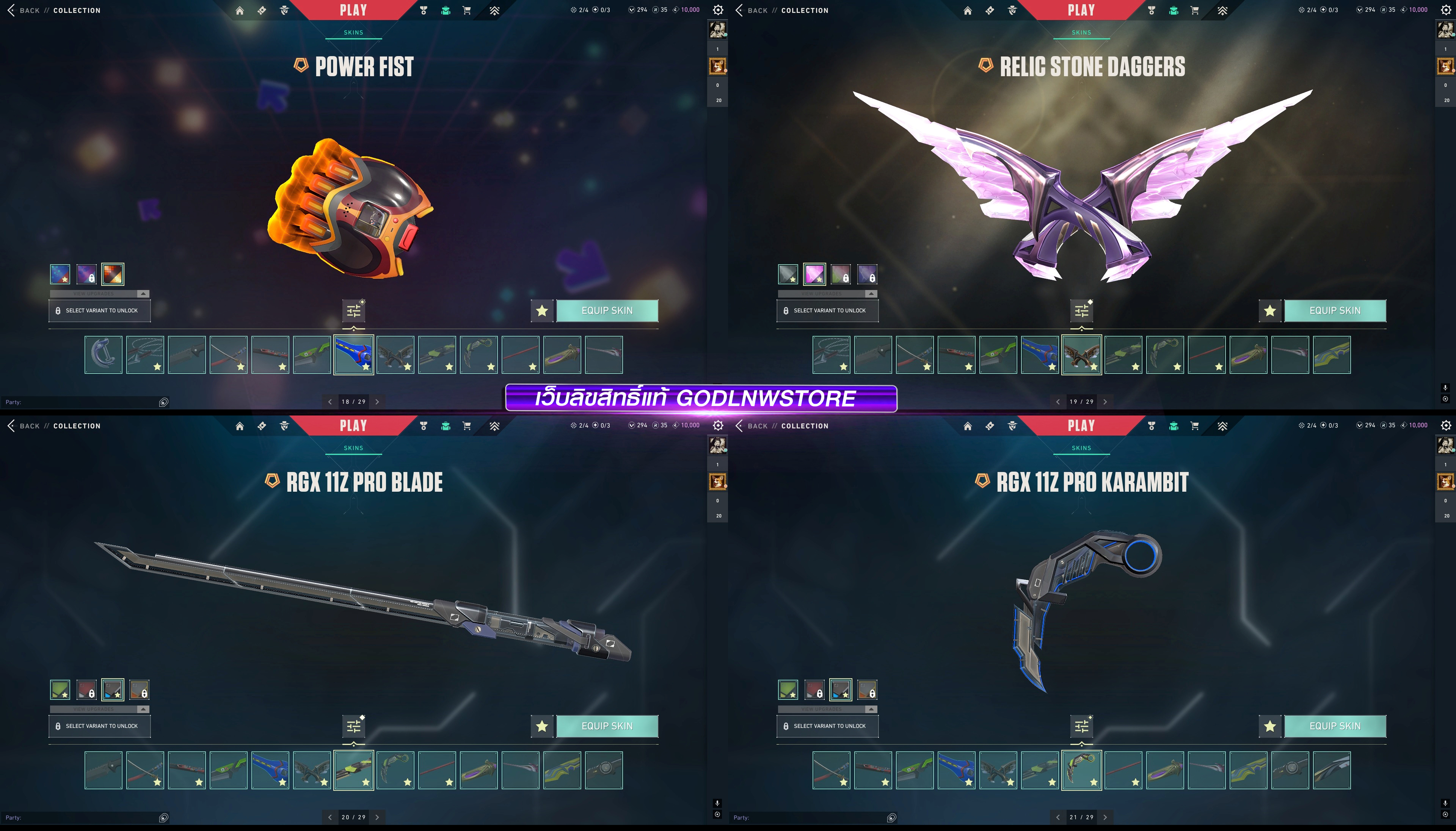Go to previous skin before 21 / 29

click(1057, 817)
